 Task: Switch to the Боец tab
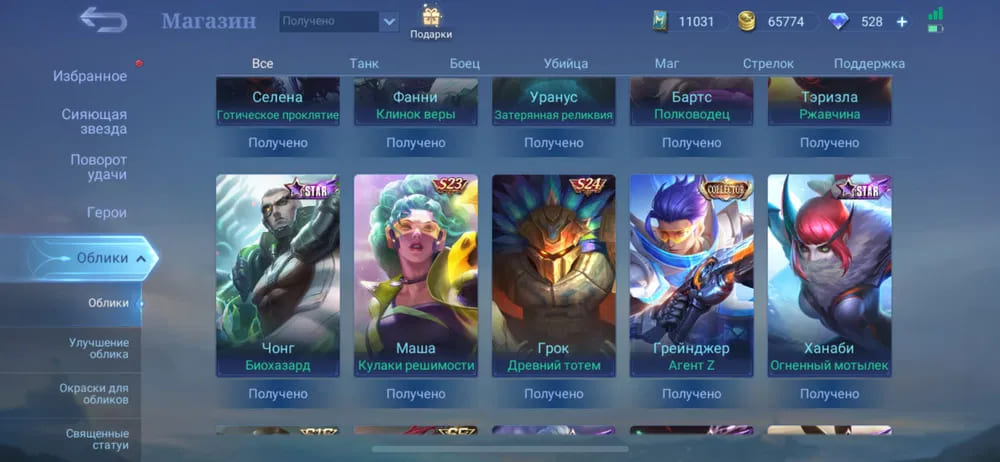coord(465,63)
